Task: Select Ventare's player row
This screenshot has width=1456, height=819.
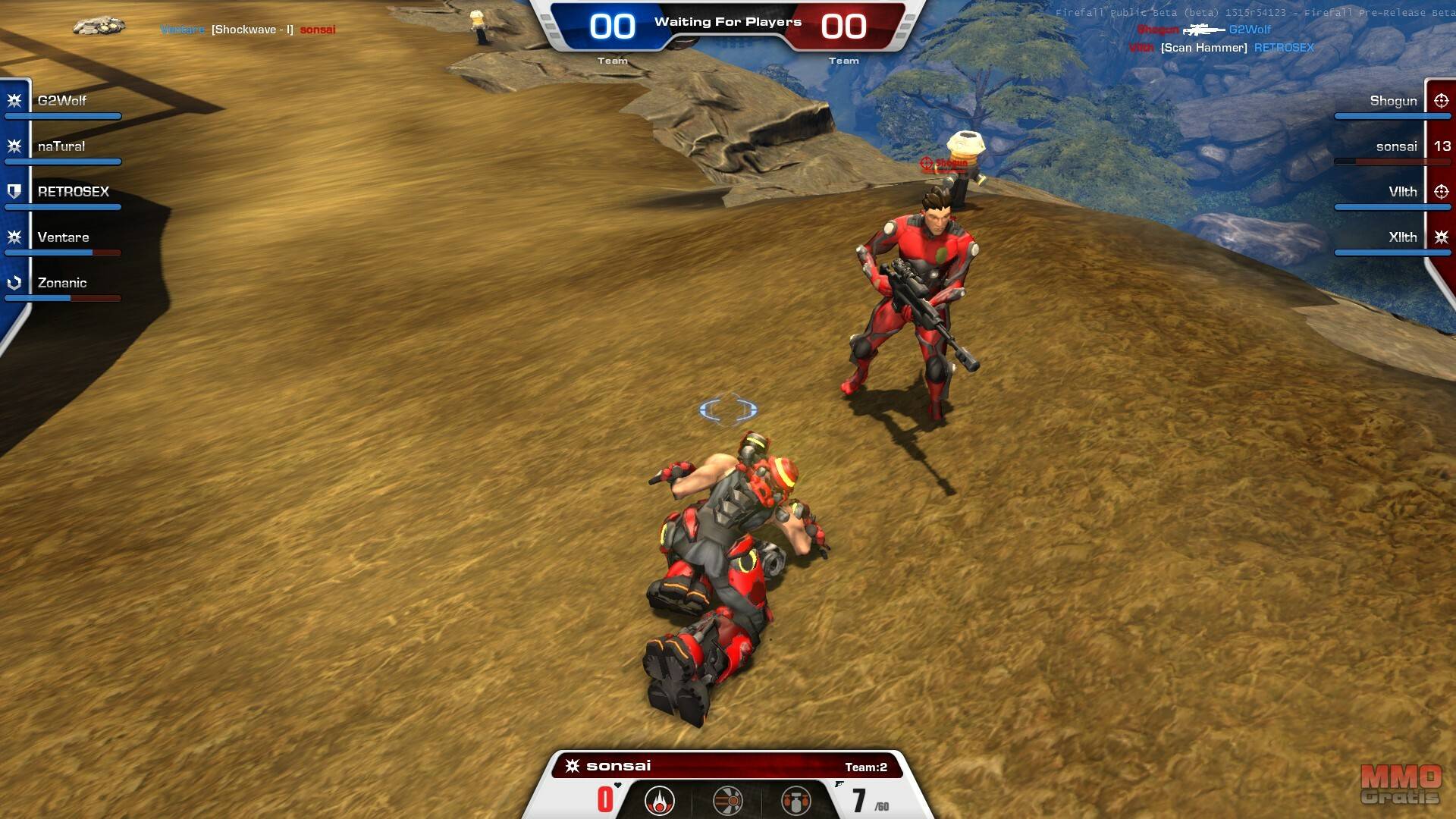Action: click(63, 237)
